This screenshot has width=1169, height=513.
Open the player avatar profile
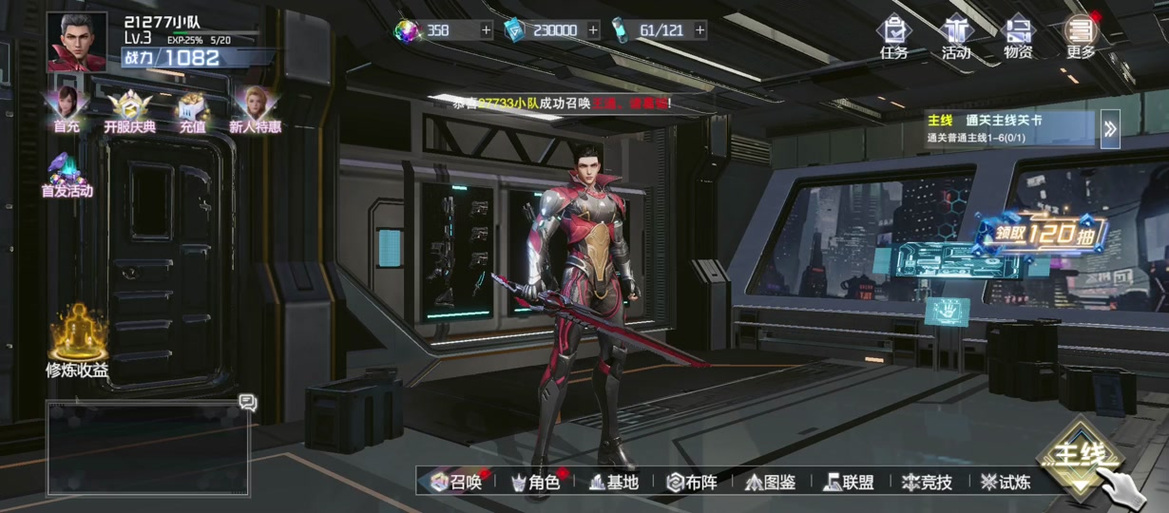pos(77,41)
